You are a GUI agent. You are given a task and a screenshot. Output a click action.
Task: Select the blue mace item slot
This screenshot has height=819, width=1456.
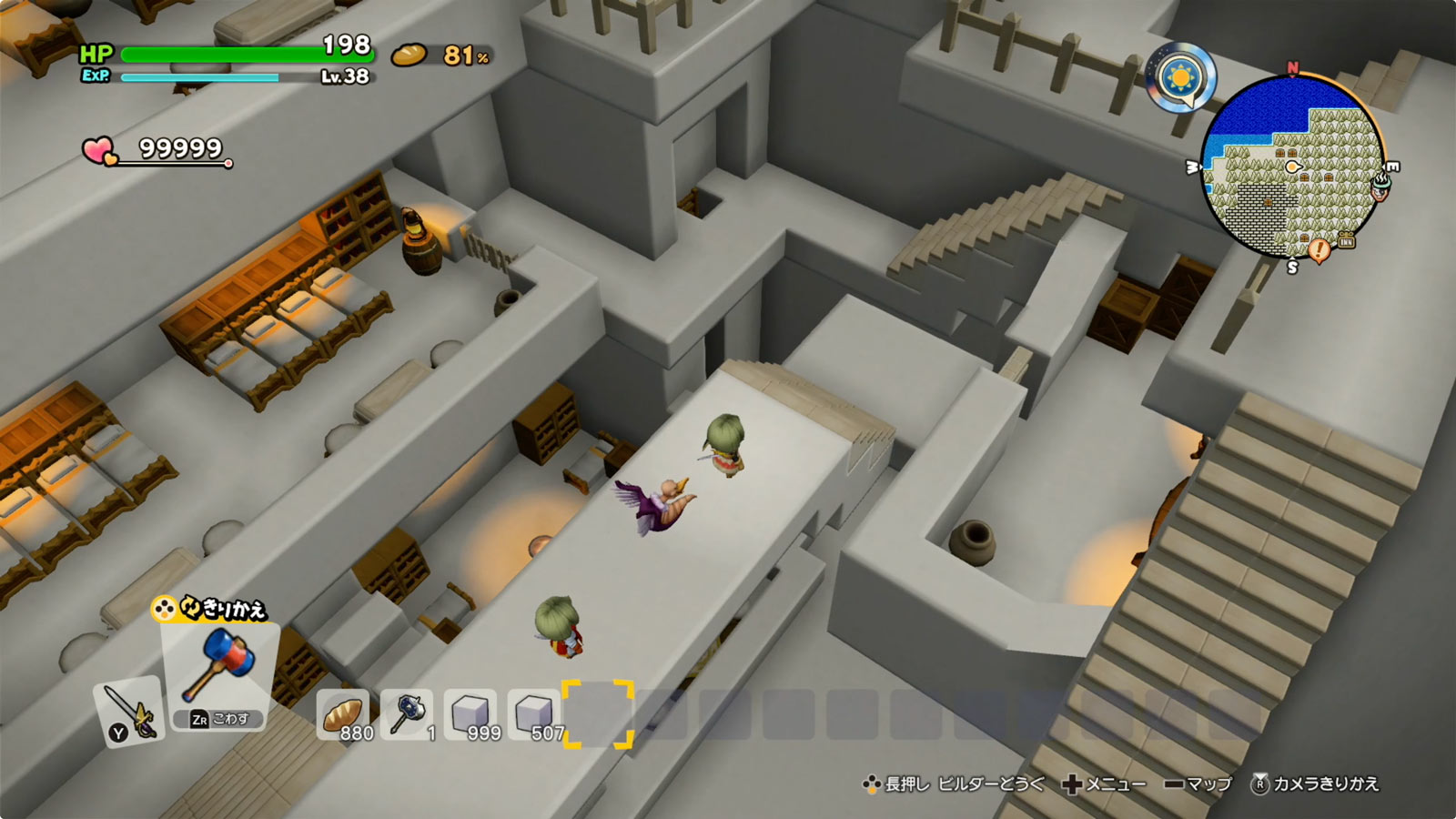[407, 714]
